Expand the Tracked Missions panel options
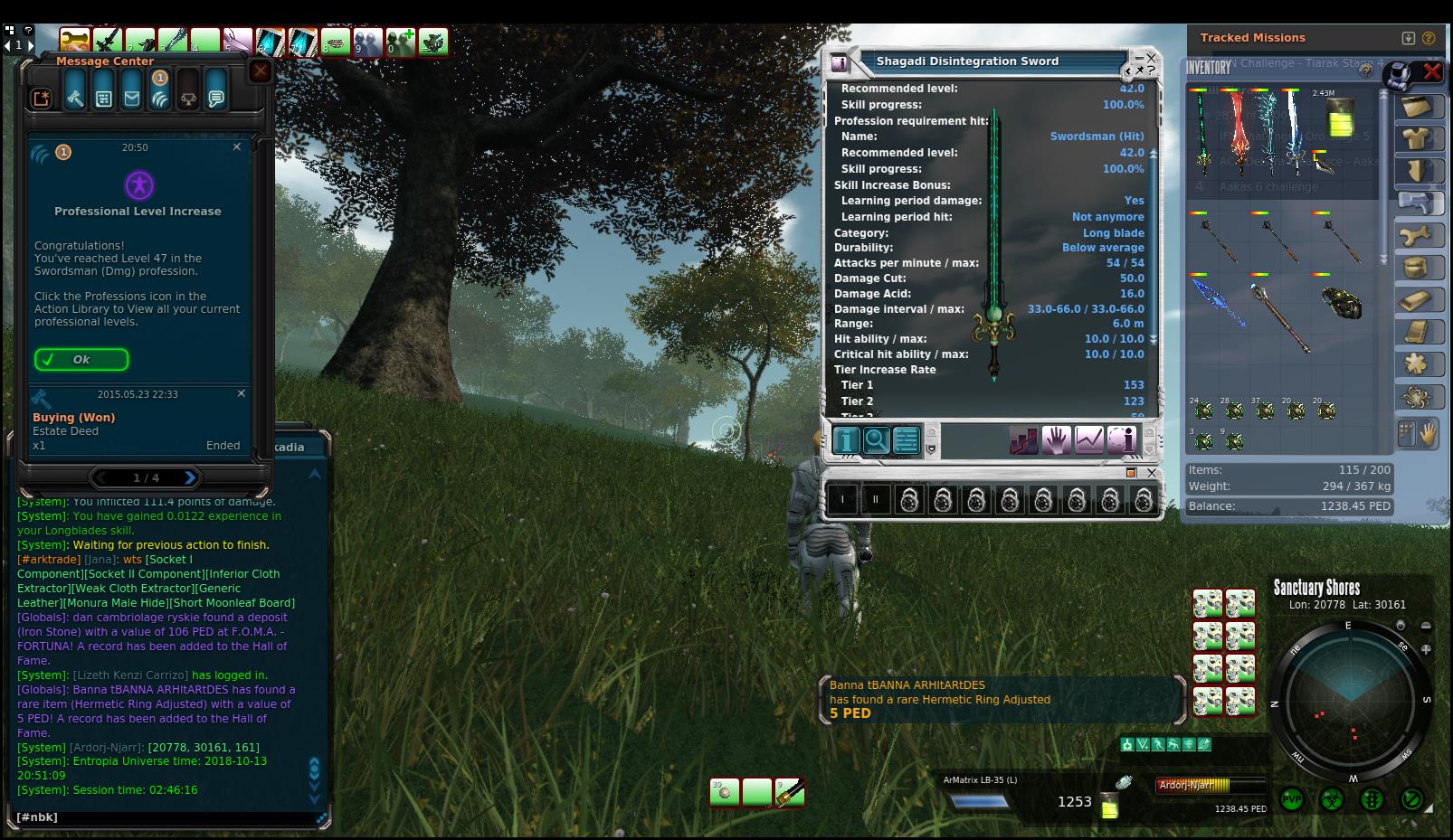1453x840 pixels. coord(1408,38)
